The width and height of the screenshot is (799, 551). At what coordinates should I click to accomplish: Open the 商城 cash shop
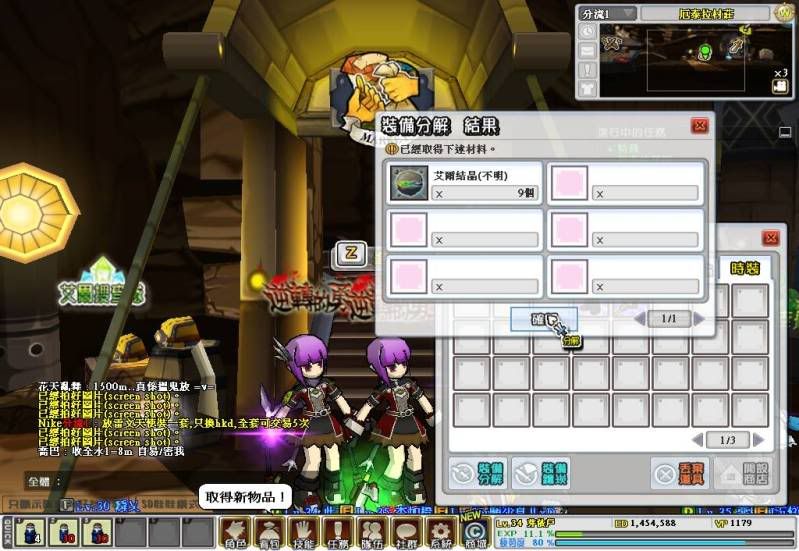[x=474, y=531]
